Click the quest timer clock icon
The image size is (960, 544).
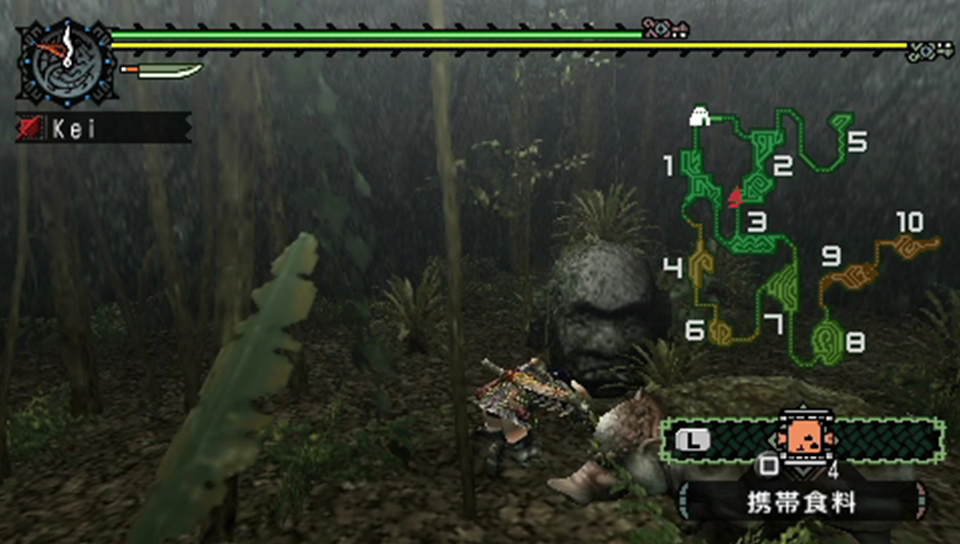(x=67, y=61)
